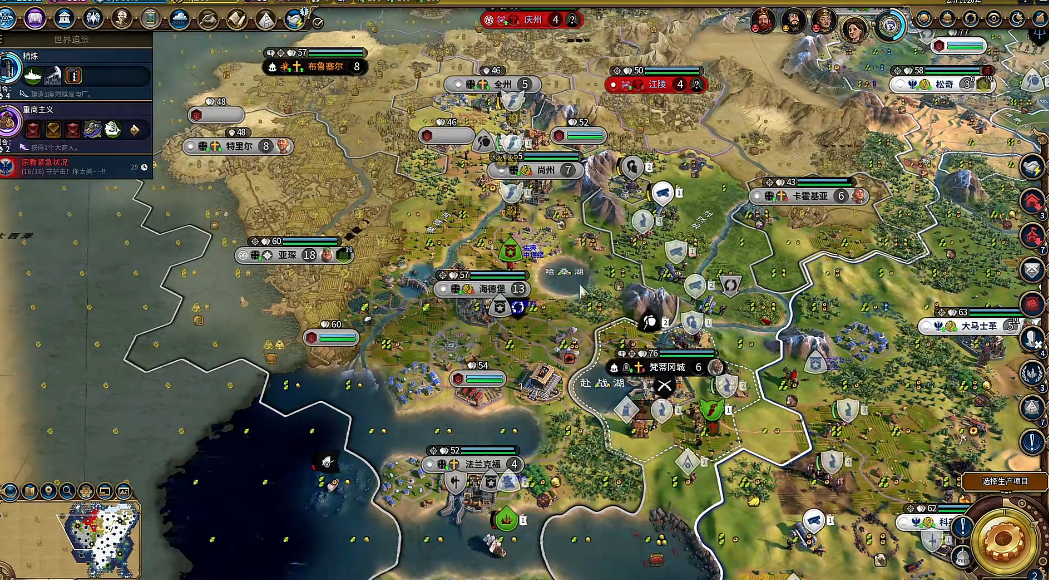Open the Governments panel with the pillared building icon
Screen dimensions: 1049x580
pos(64,18)
